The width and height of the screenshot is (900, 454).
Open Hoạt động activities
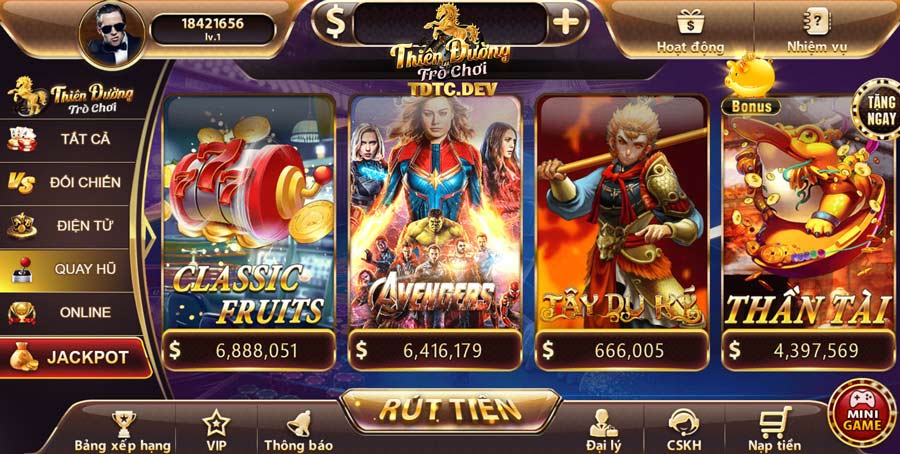pyautogui.click(x=689, y=30)
